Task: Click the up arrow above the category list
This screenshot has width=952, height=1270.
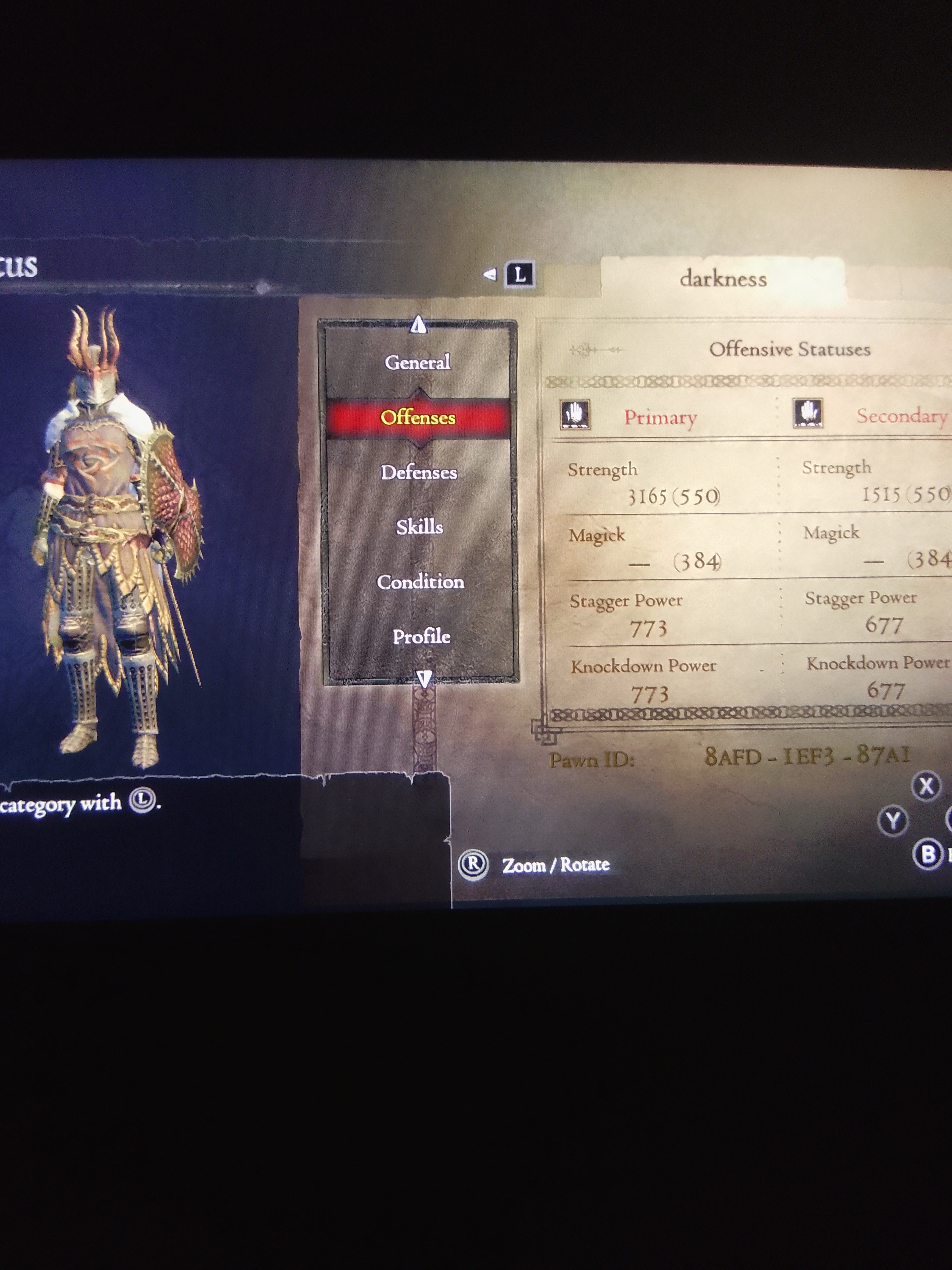Action: pos(418,325)
